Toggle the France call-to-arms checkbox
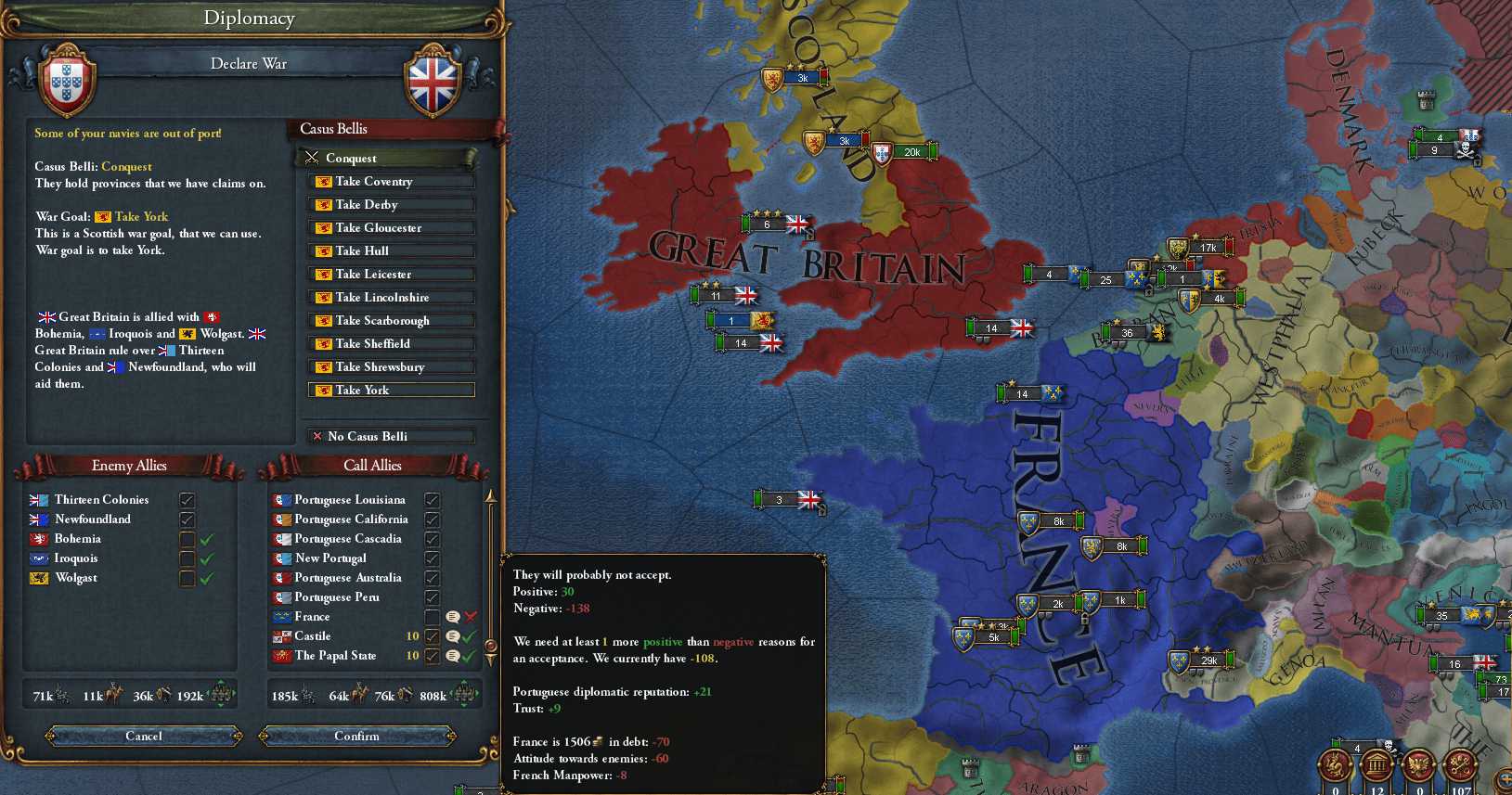 [x=432, y=617]
